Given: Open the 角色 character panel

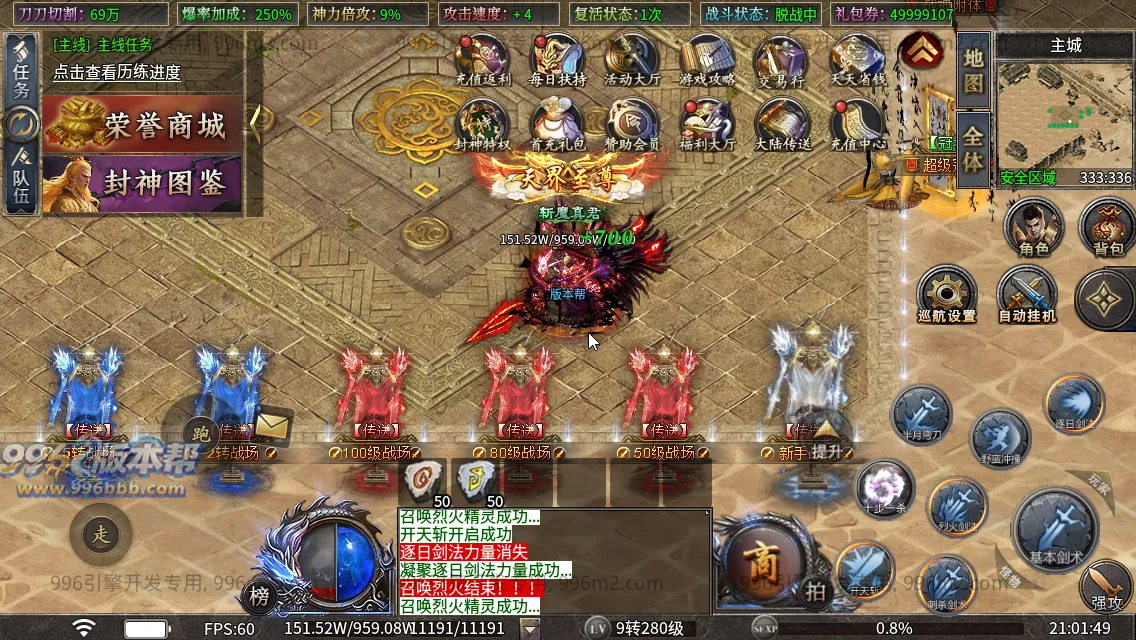Looking at the screenshot, I should 1034,226.
